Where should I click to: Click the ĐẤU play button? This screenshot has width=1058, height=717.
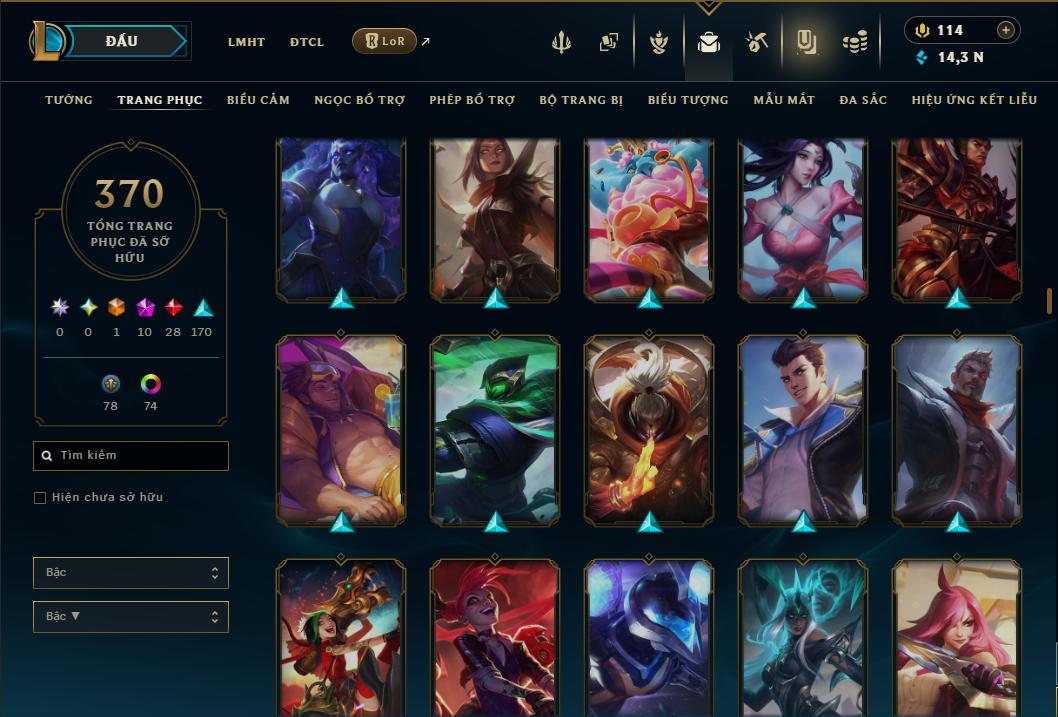click(121, 41)
